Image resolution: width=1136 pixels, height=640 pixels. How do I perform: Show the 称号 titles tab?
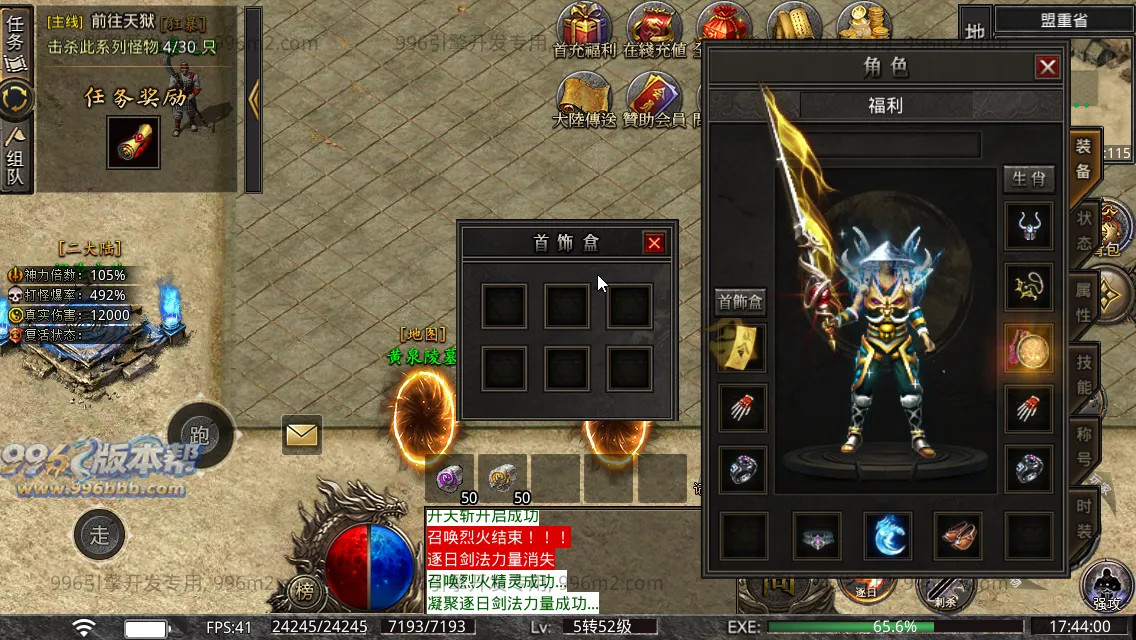[x=1084, y=446]
